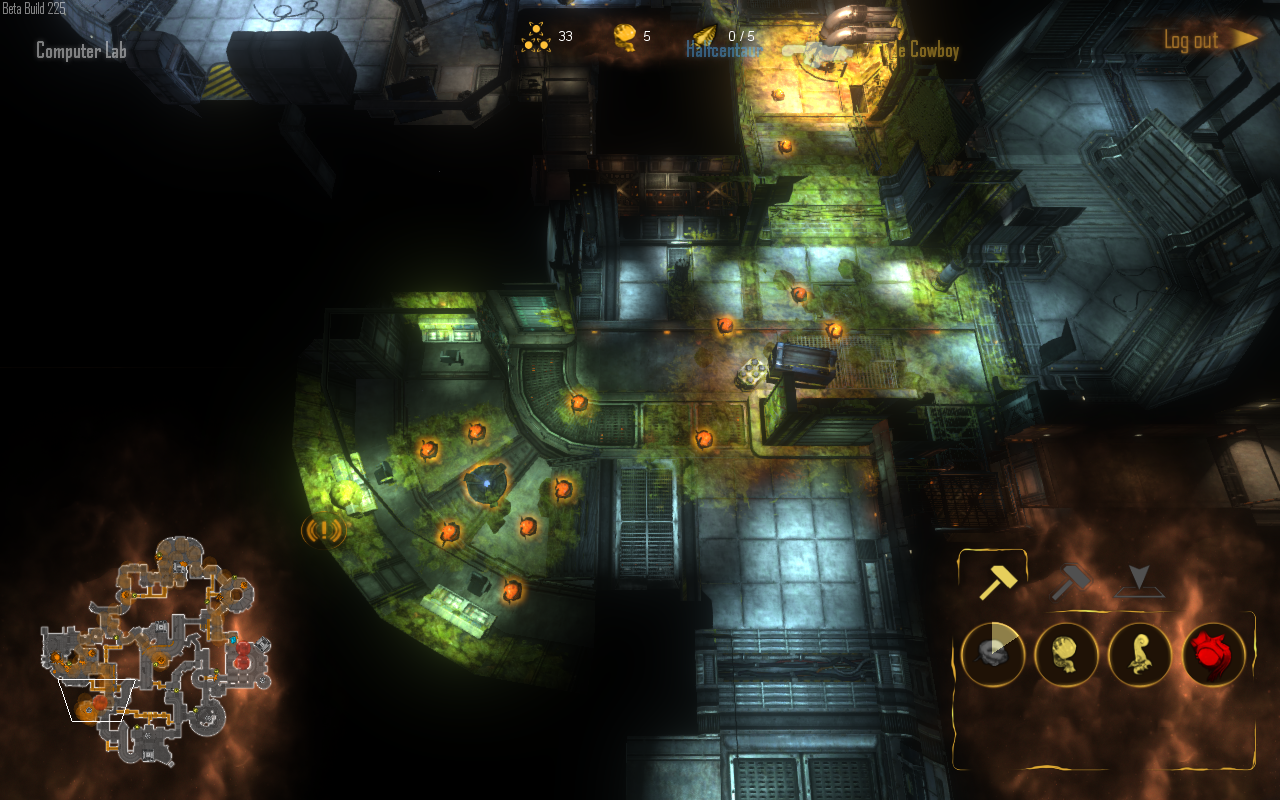Viewport: 1280px width, 800px height.
Task: Select the red creature ability icon
Action: pos(1213,655)
